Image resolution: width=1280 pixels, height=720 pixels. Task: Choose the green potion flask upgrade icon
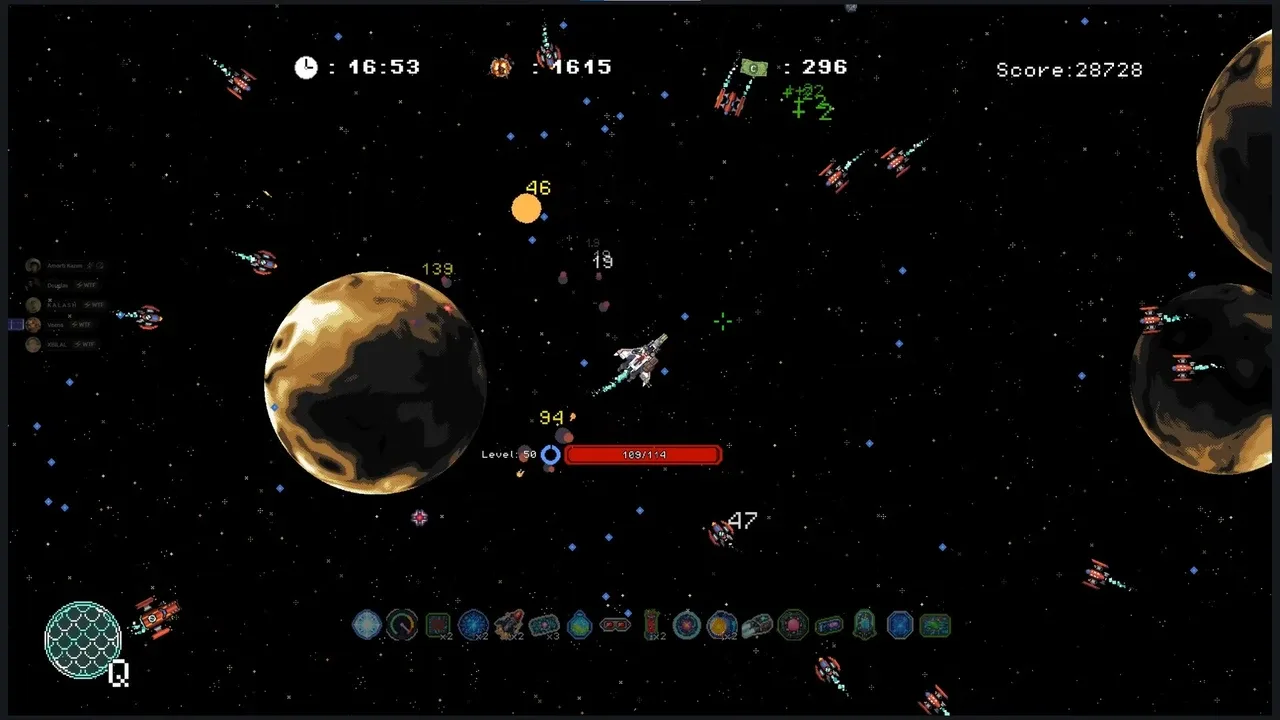pos(580,626)
